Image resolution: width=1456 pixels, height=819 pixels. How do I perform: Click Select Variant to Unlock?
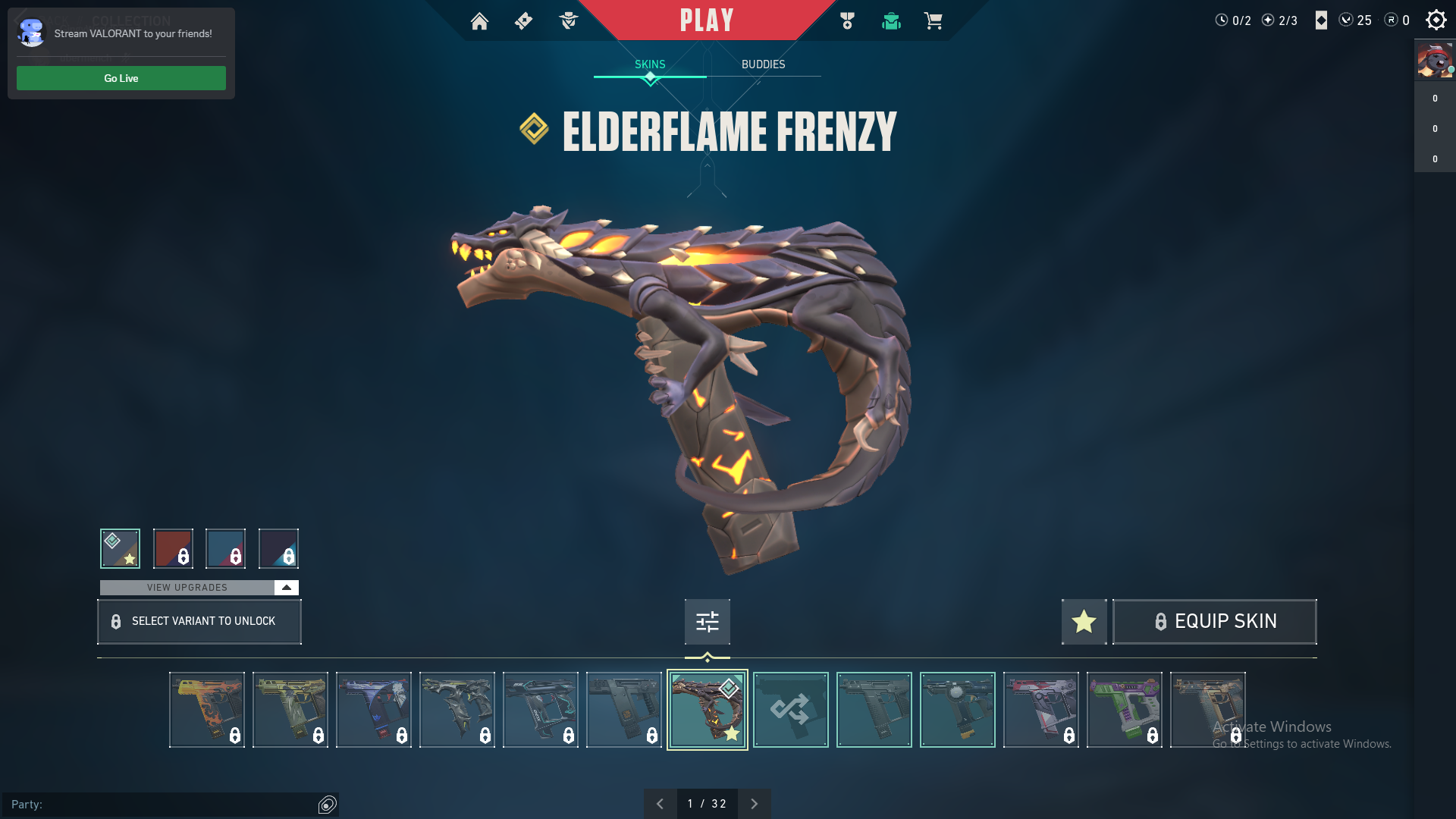199,622
